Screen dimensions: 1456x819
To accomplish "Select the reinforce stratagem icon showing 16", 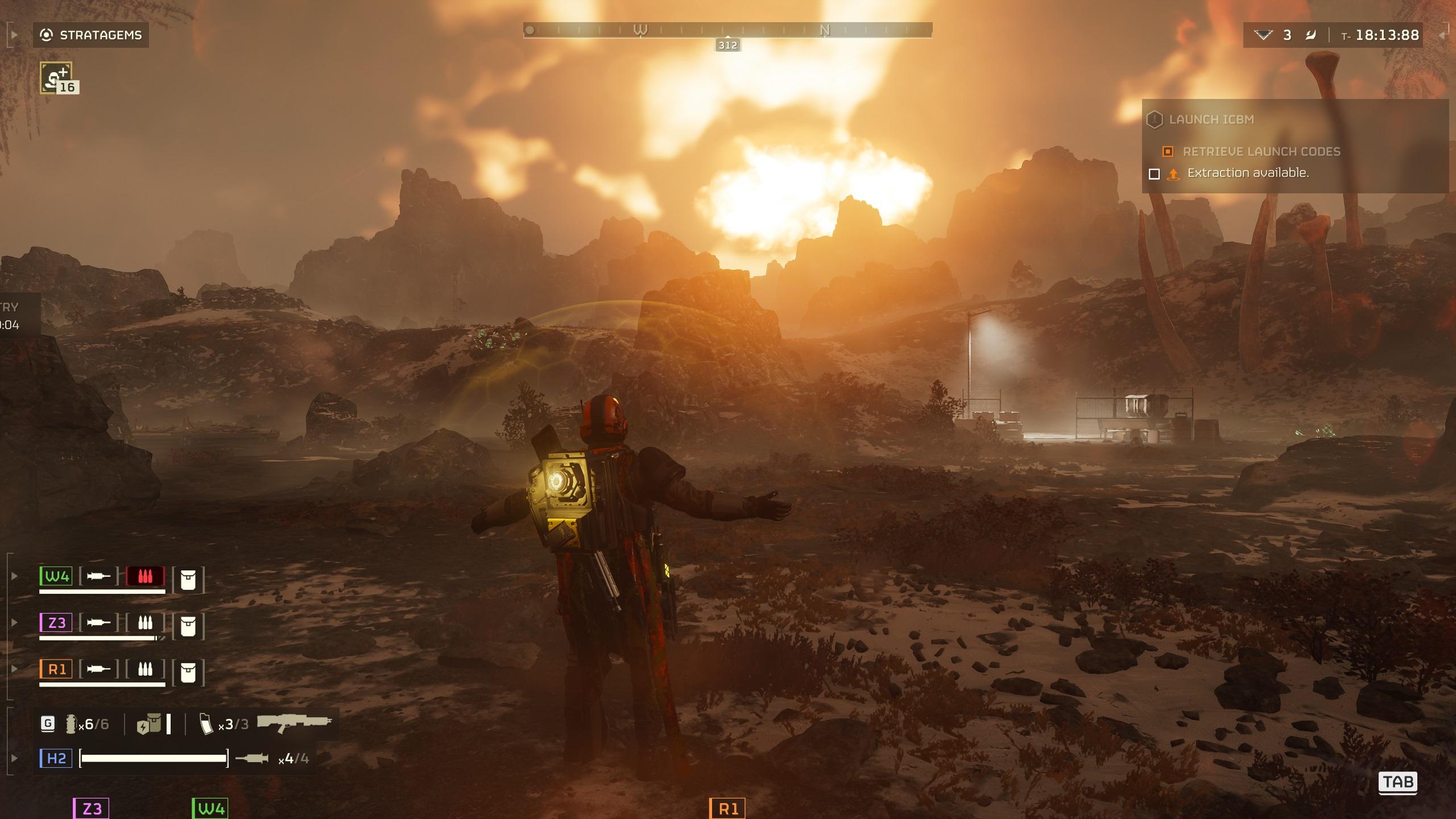I will pos(57,78).
